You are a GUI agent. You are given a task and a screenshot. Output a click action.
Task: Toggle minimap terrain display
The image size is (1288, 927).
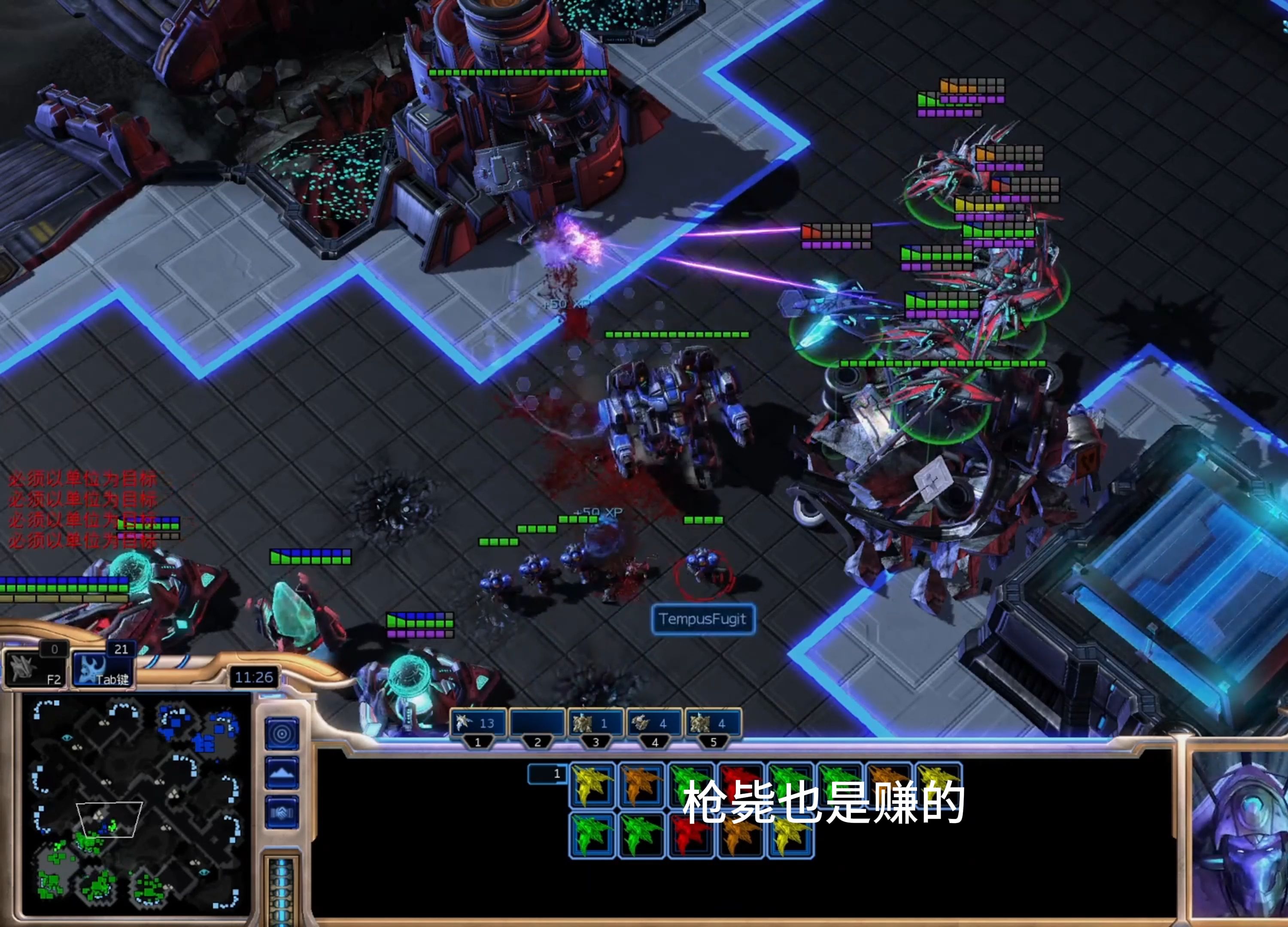282,772
